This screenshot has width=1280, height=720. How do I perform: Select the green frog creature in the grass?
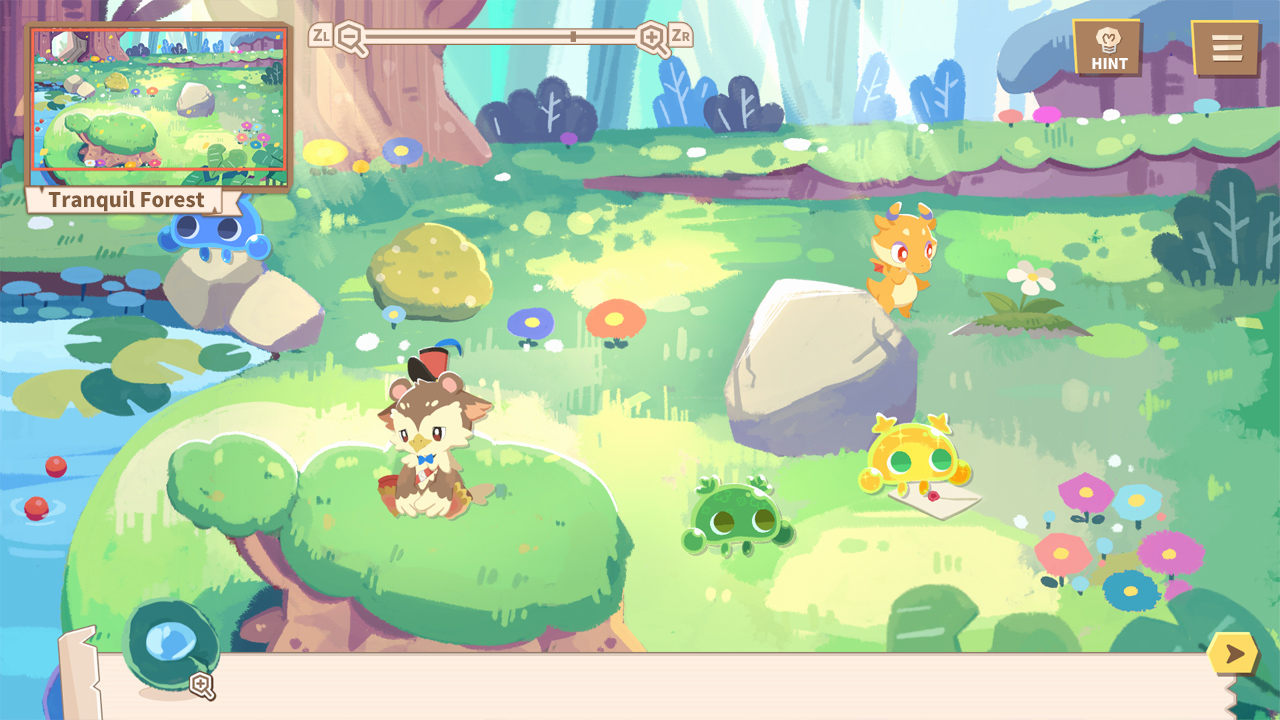click(737, 515)
